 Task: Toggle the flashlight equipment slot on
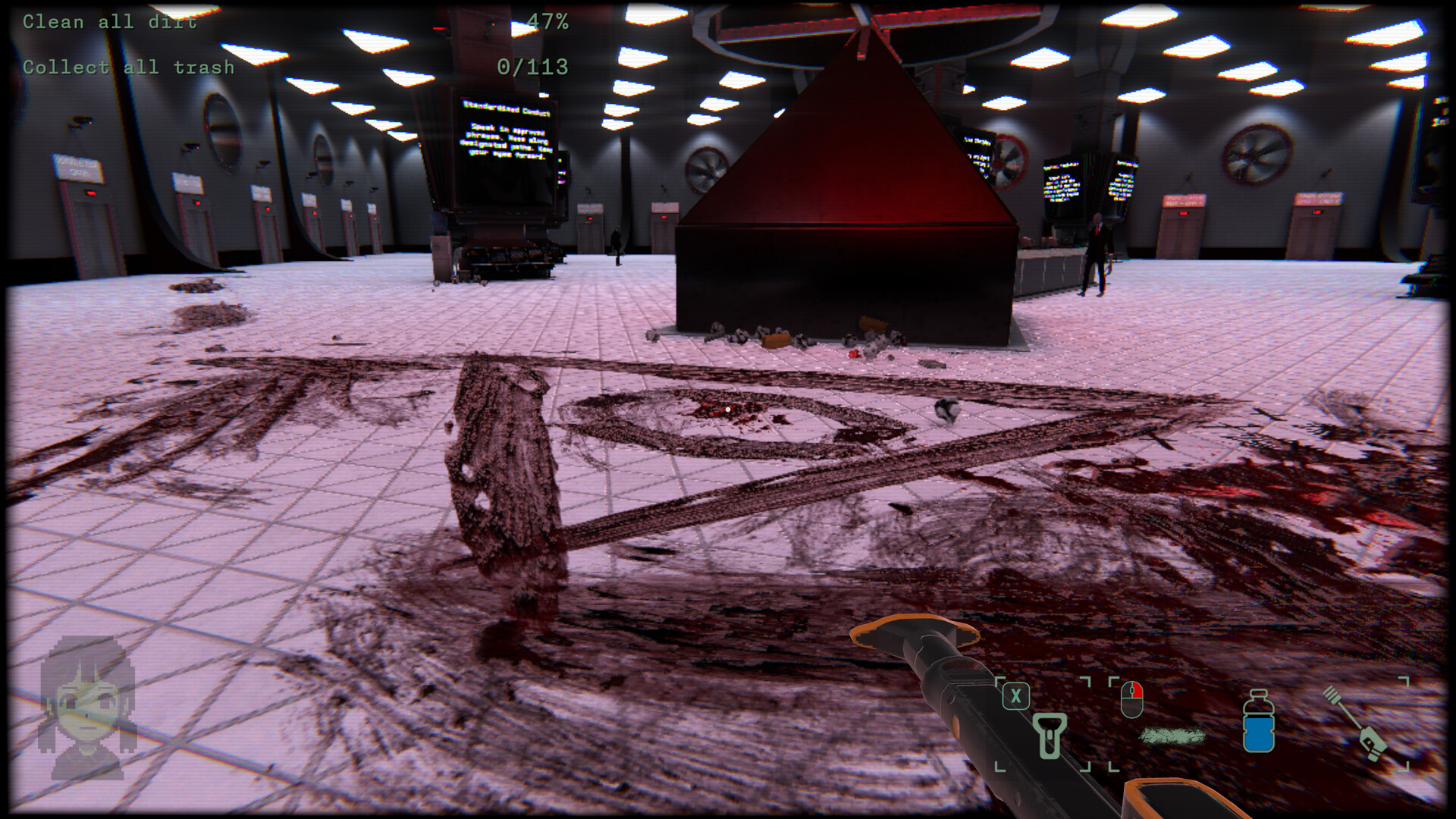(x=1050, y=736)
